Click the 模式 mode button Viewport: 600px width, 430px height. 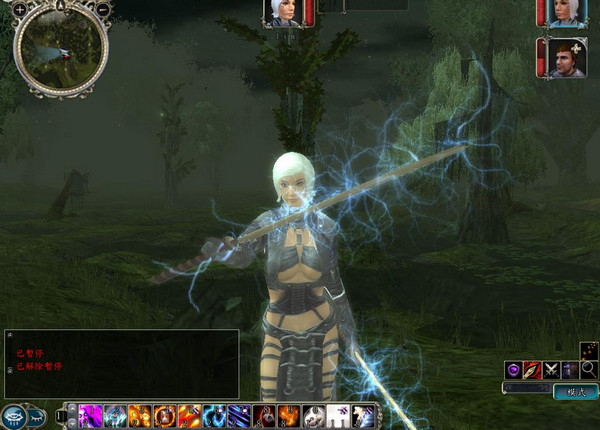pos(575,392)
